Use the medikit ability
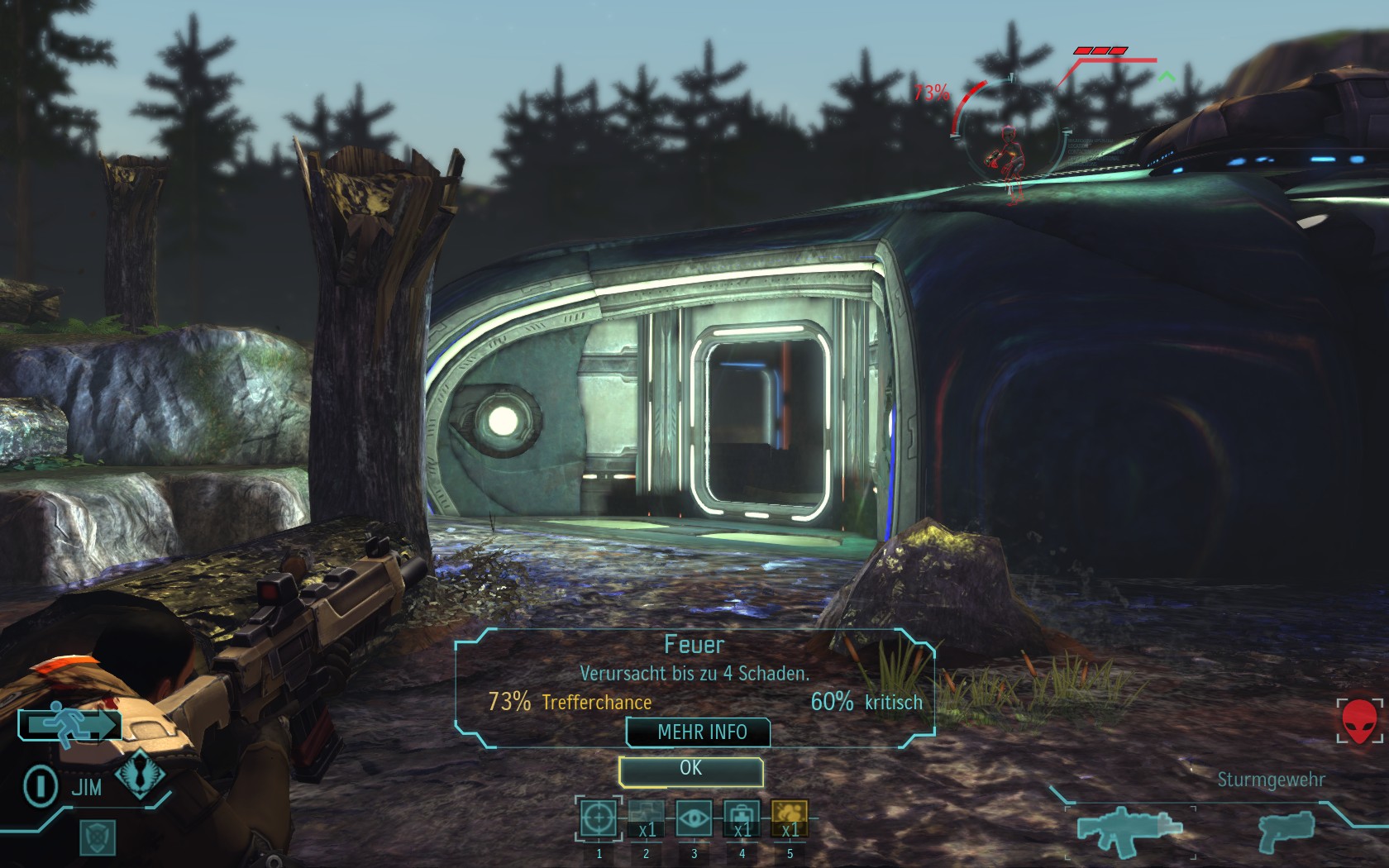 click(x=742, y=818)
